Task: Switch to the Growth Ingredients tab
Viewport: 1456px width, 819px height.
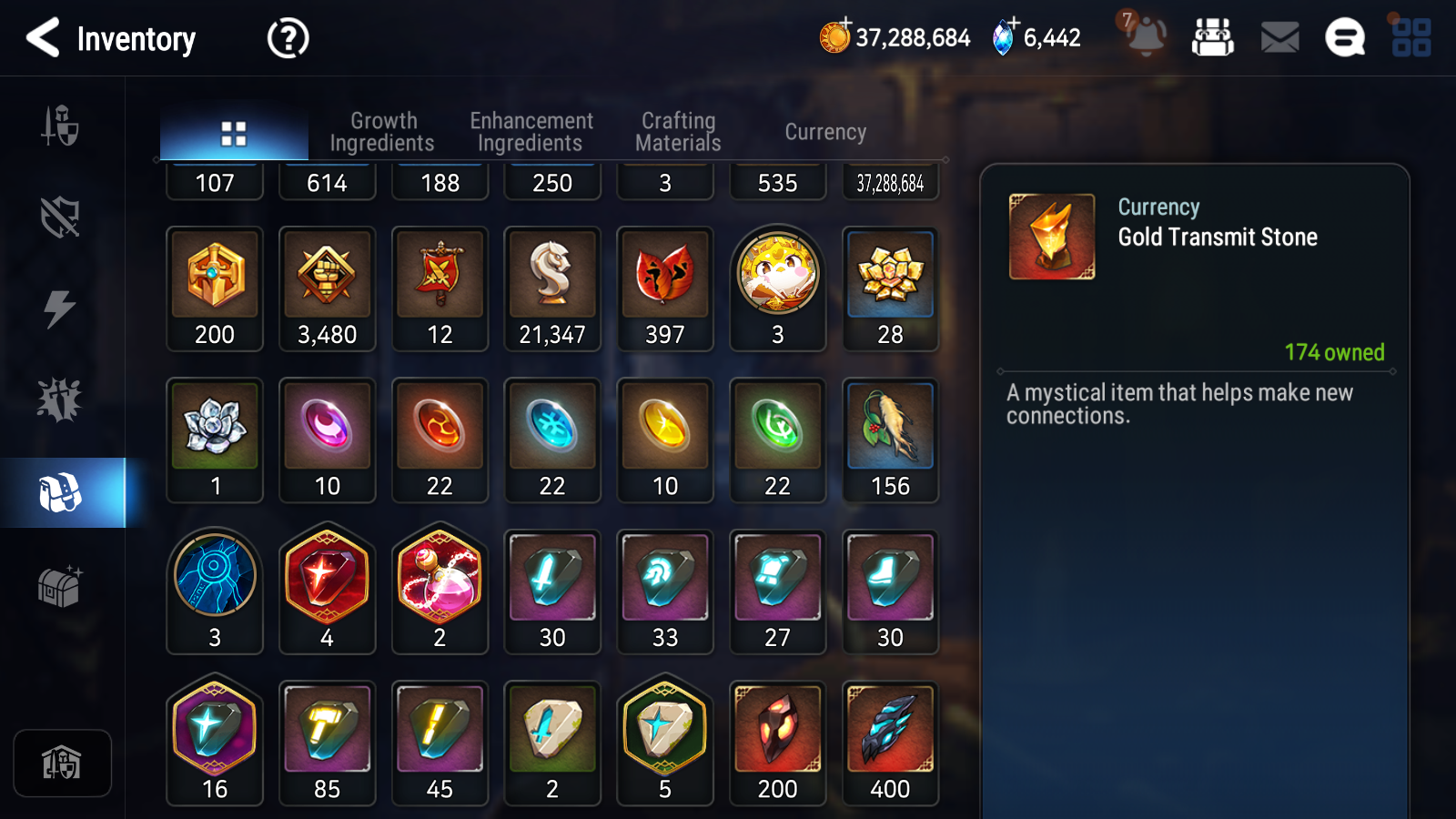Action: coord(384,131)
